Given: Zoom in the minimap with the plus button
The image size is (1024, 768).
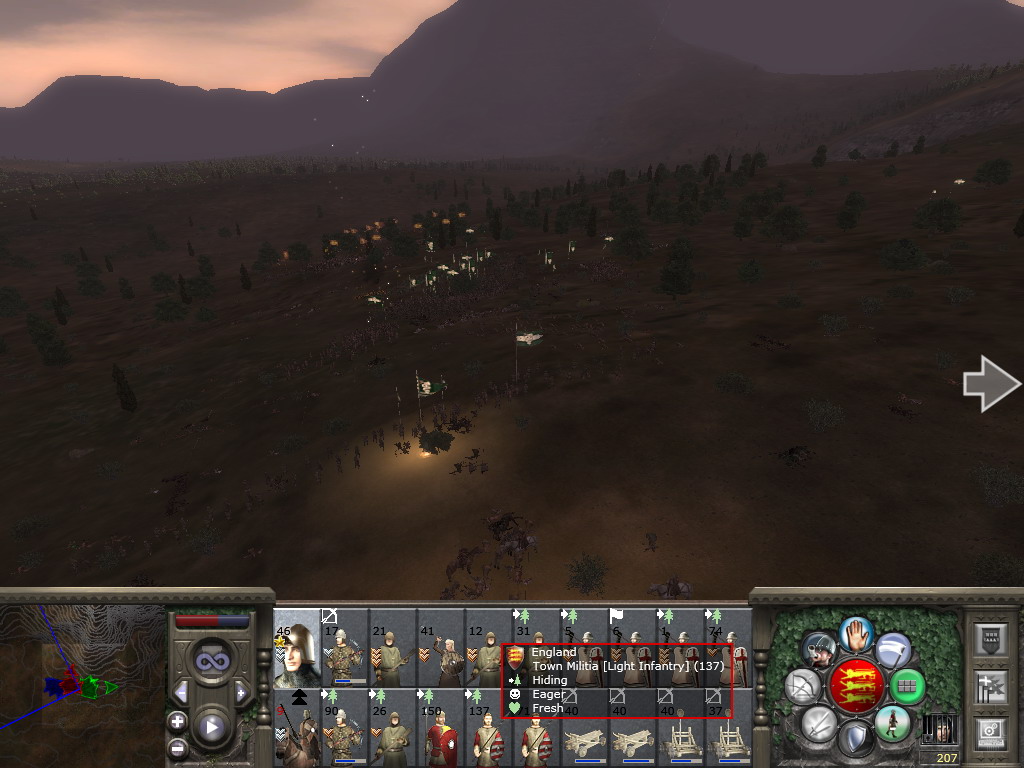Looking at the screenshot, I should [x=178, y=721].
